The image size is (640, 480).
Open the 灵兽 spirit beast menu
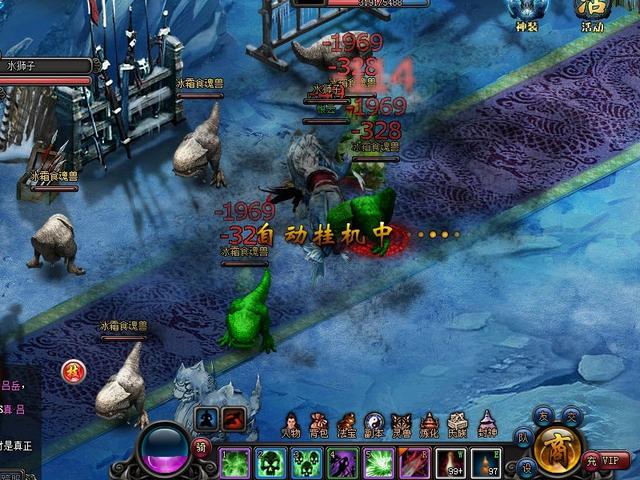click(x=402, y=427)
